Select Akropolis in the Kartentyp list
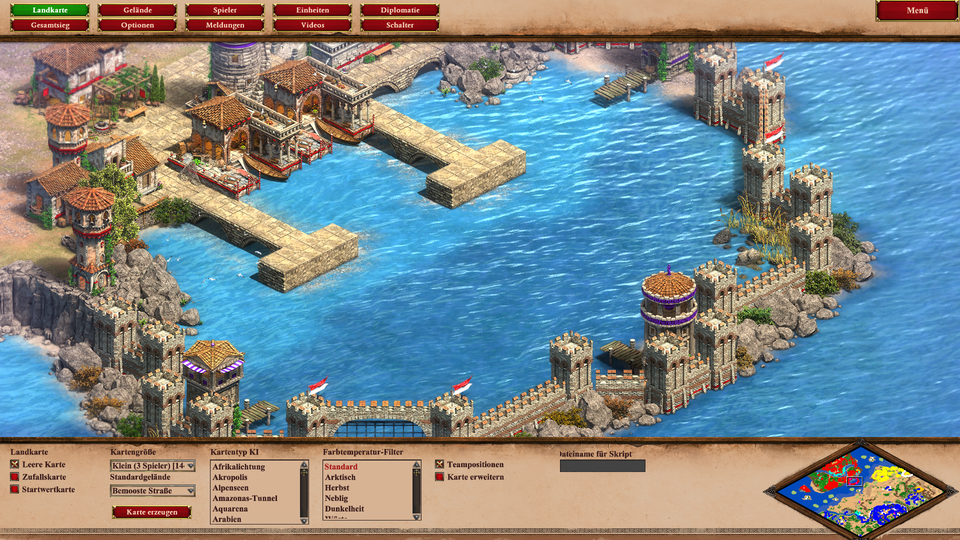 (x=229, y=478)
